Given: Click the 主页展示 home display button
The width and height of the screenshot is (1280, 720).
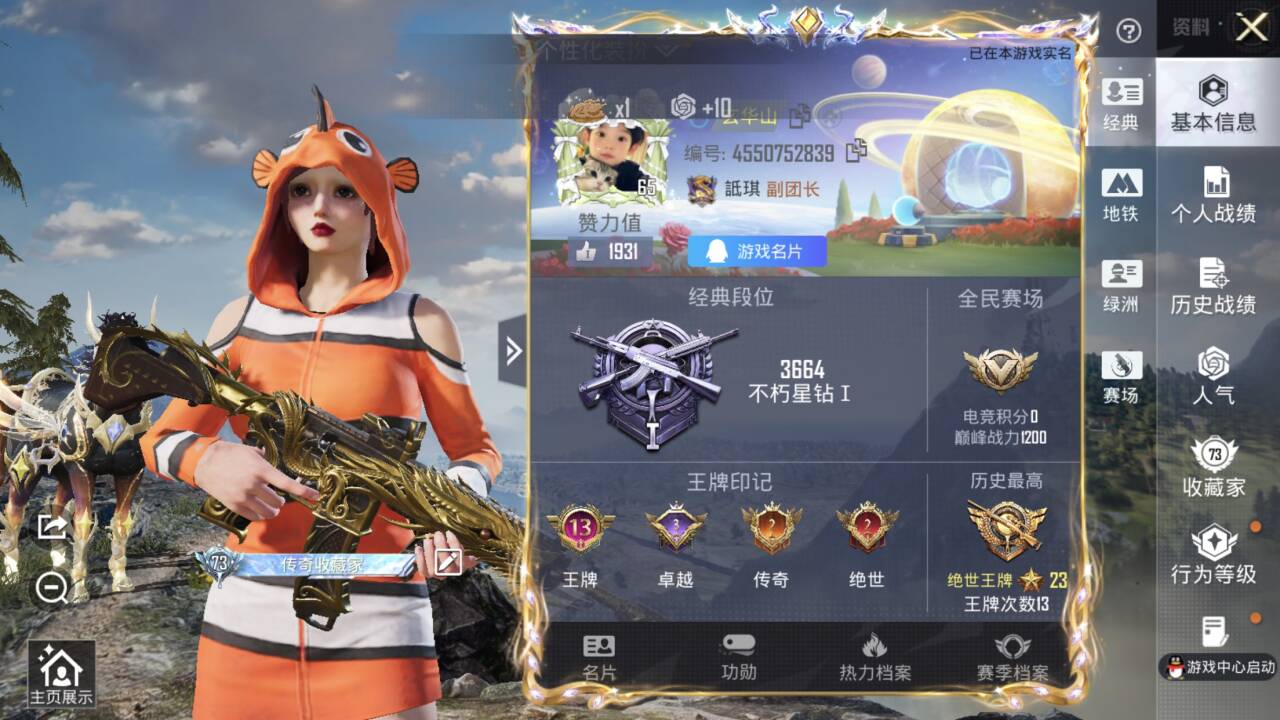Looking at the screenshot, I should point(61,676).
